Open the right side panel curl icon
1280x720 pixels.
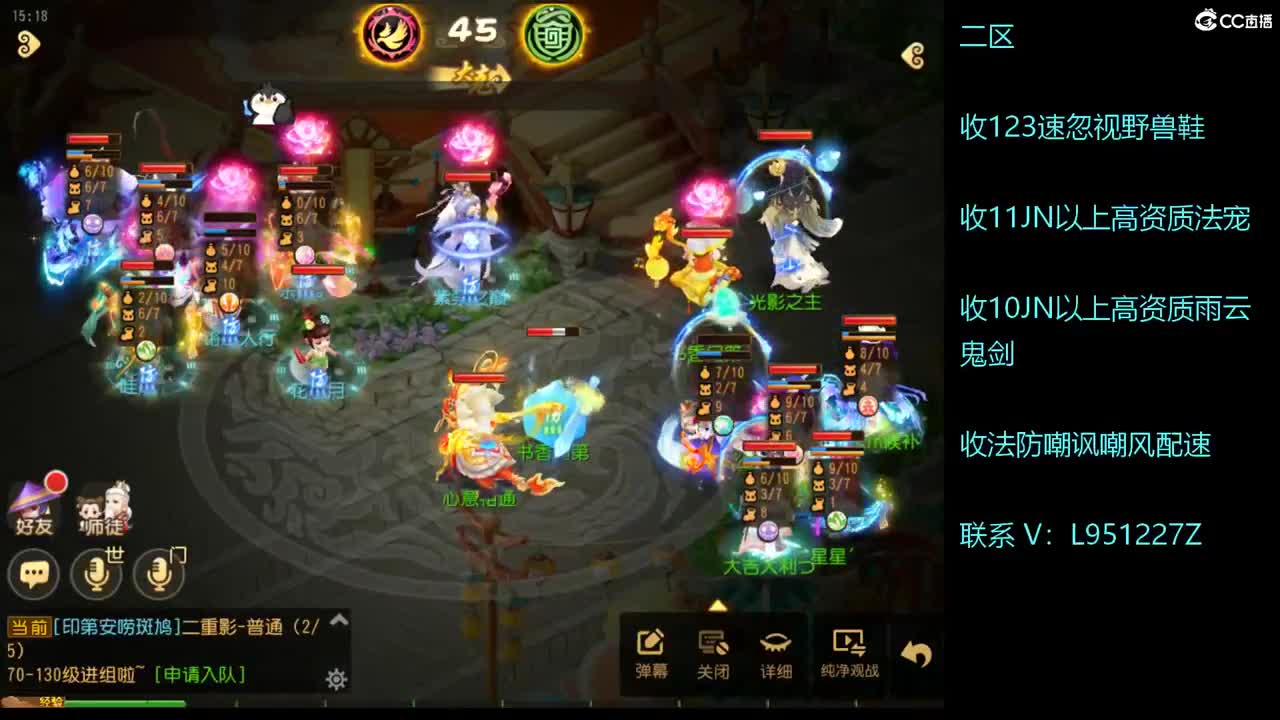click(912, 56)
